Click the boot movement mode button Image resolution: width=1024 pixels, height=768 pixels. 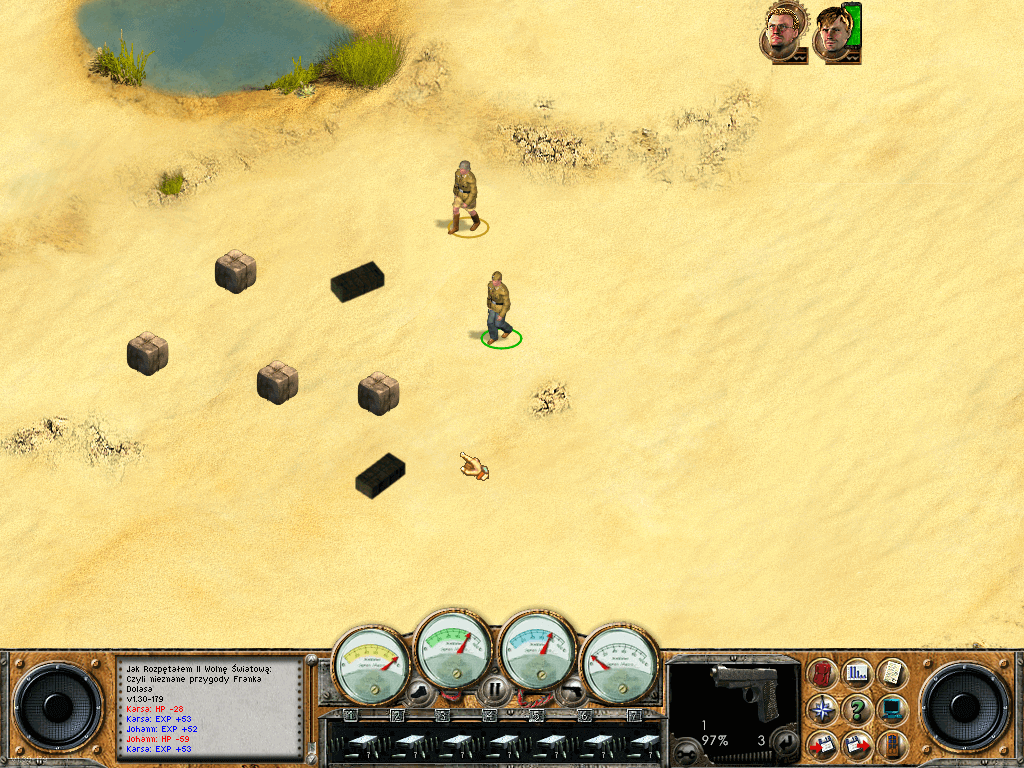pos(420,688)
